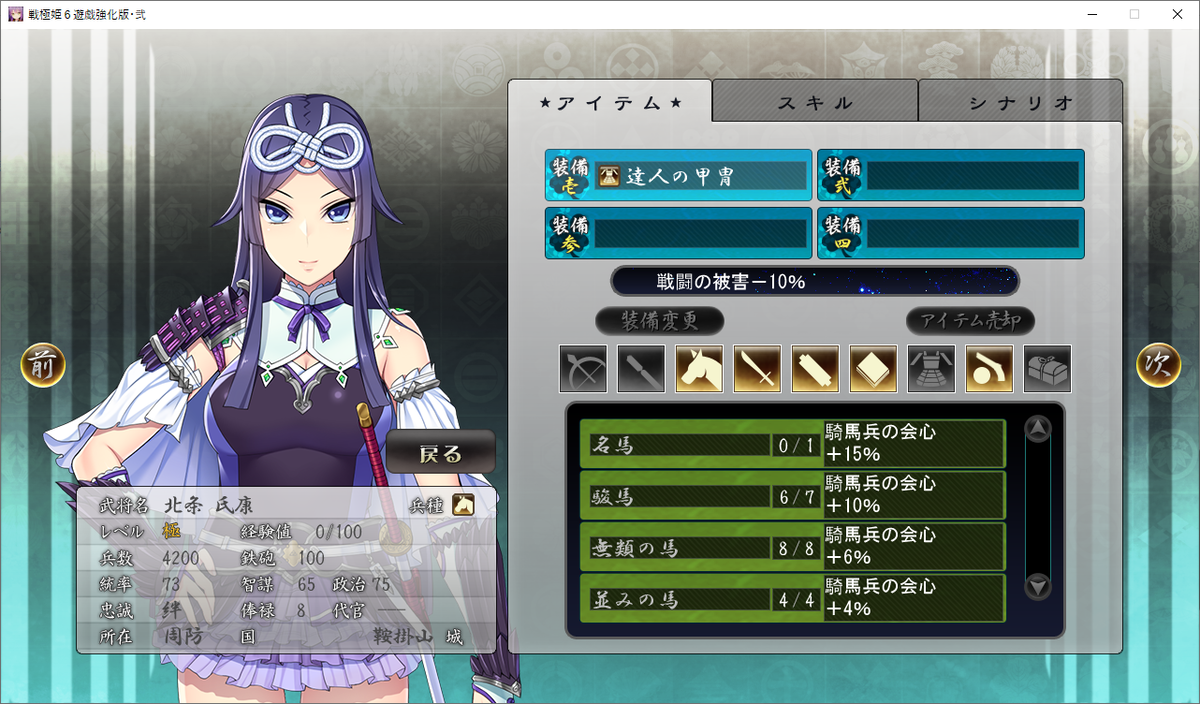The height and width of the screenshot is (704, 1200).
Task: Close the game window
Action: pos(1179,14)
